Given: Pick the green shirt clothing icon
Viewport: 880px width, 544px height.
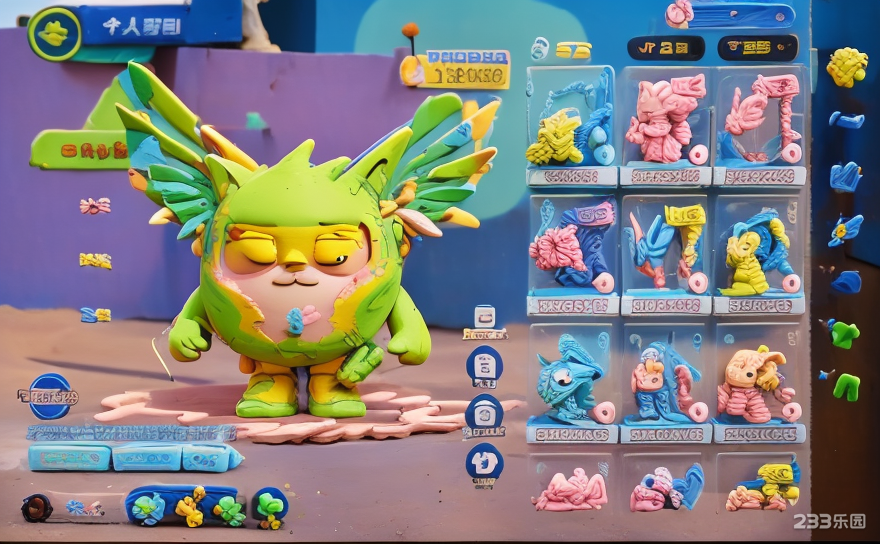Looking at the screenshot, I should (x=843, y=333).
